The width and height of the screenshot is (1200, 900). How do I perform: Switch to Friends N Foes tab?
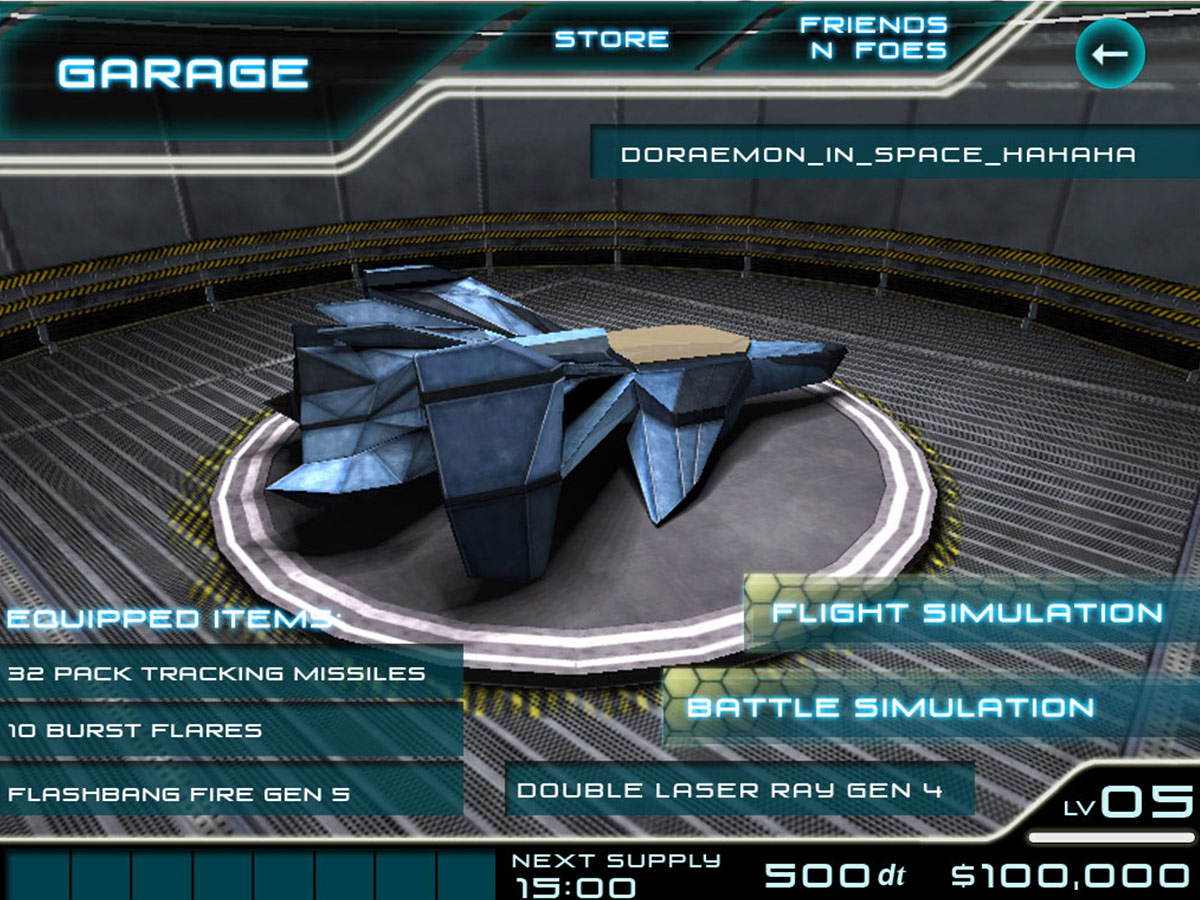tap(873, 38)
